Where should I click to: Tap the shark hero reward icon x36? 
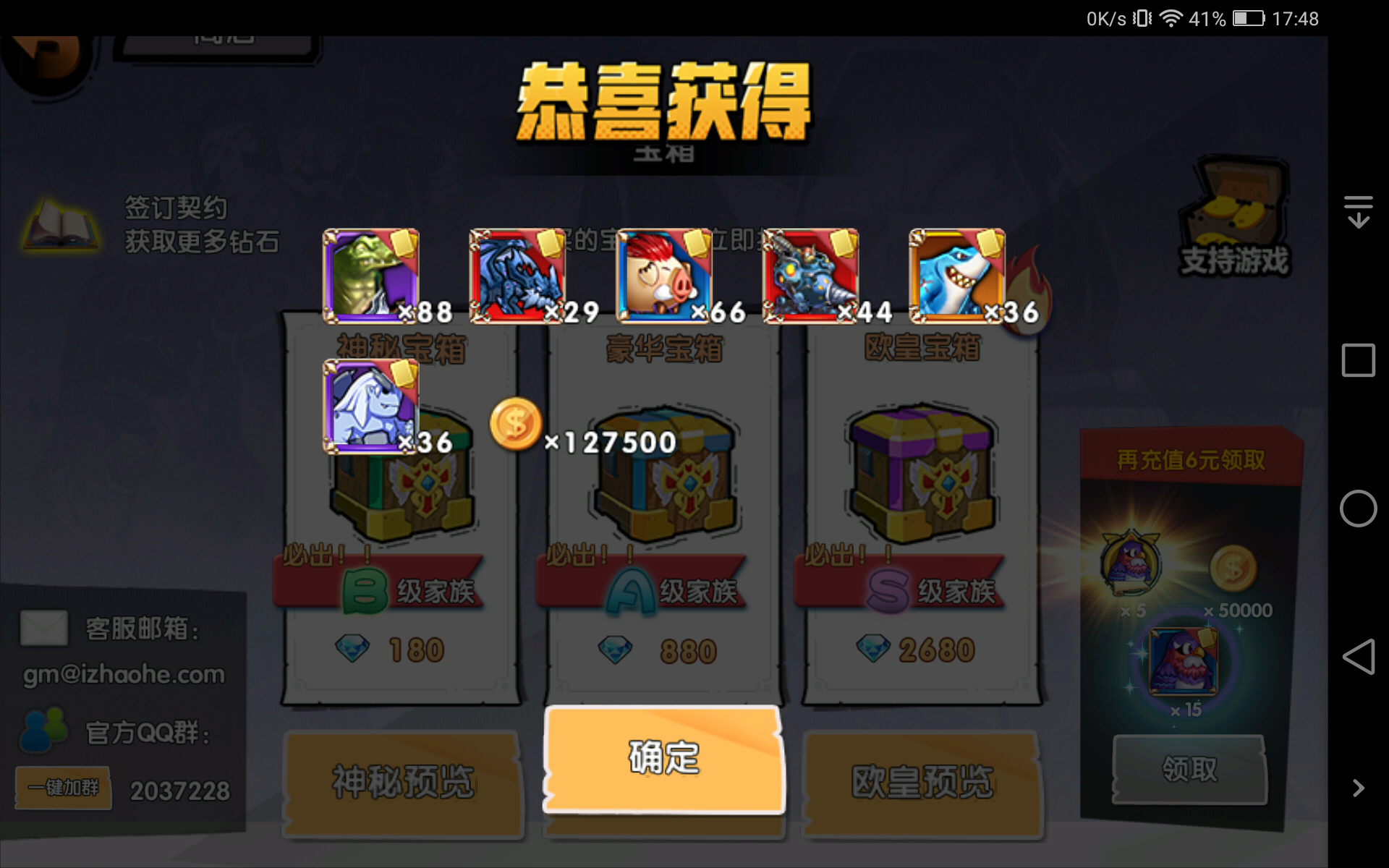(955, 275)
